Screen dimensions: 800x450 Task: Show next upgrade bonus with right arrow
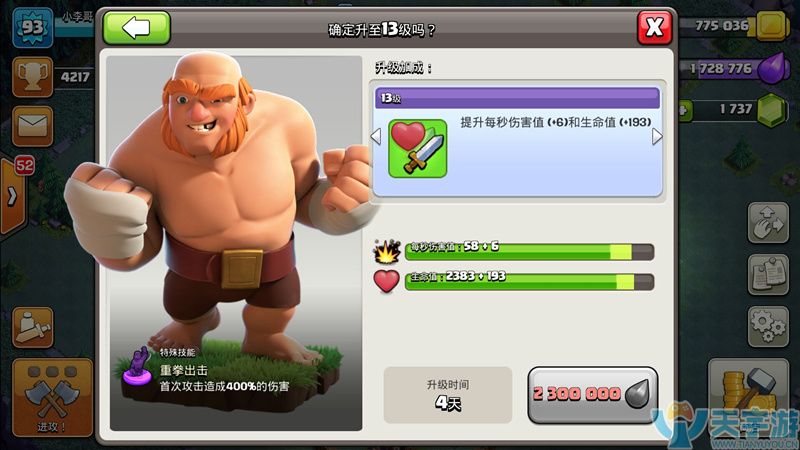point(657,137)
